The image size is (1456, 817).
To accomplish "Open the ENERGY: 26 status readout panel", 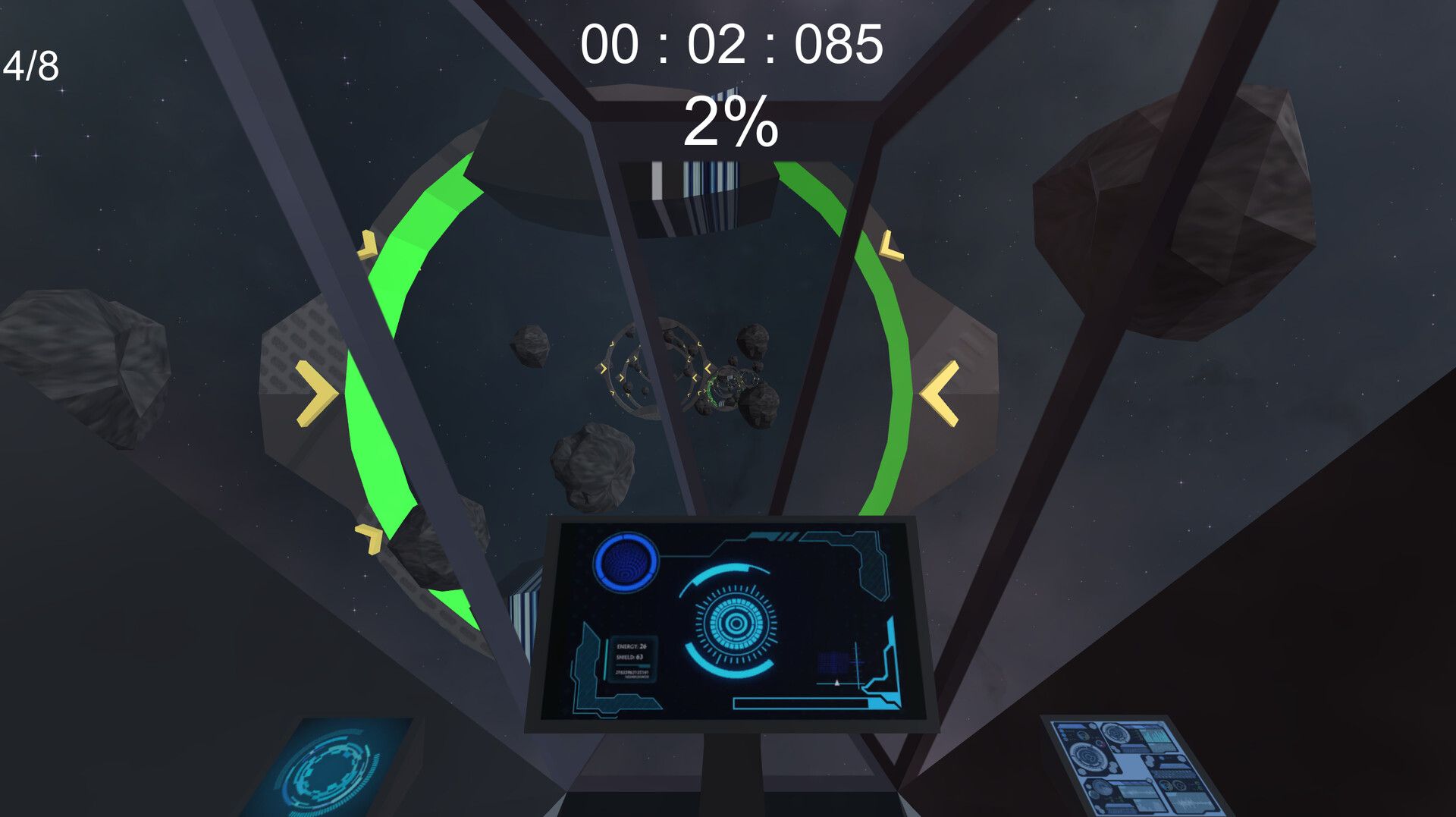I will click(x=631, y=646).
